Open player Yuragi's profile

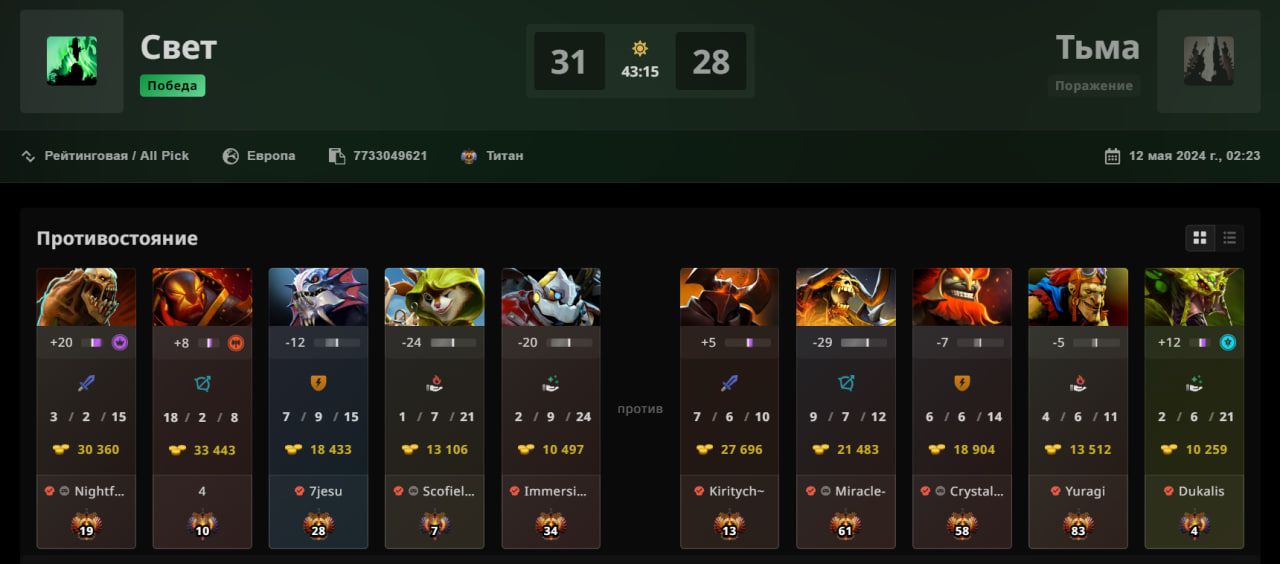click(x=1084, y=491)
